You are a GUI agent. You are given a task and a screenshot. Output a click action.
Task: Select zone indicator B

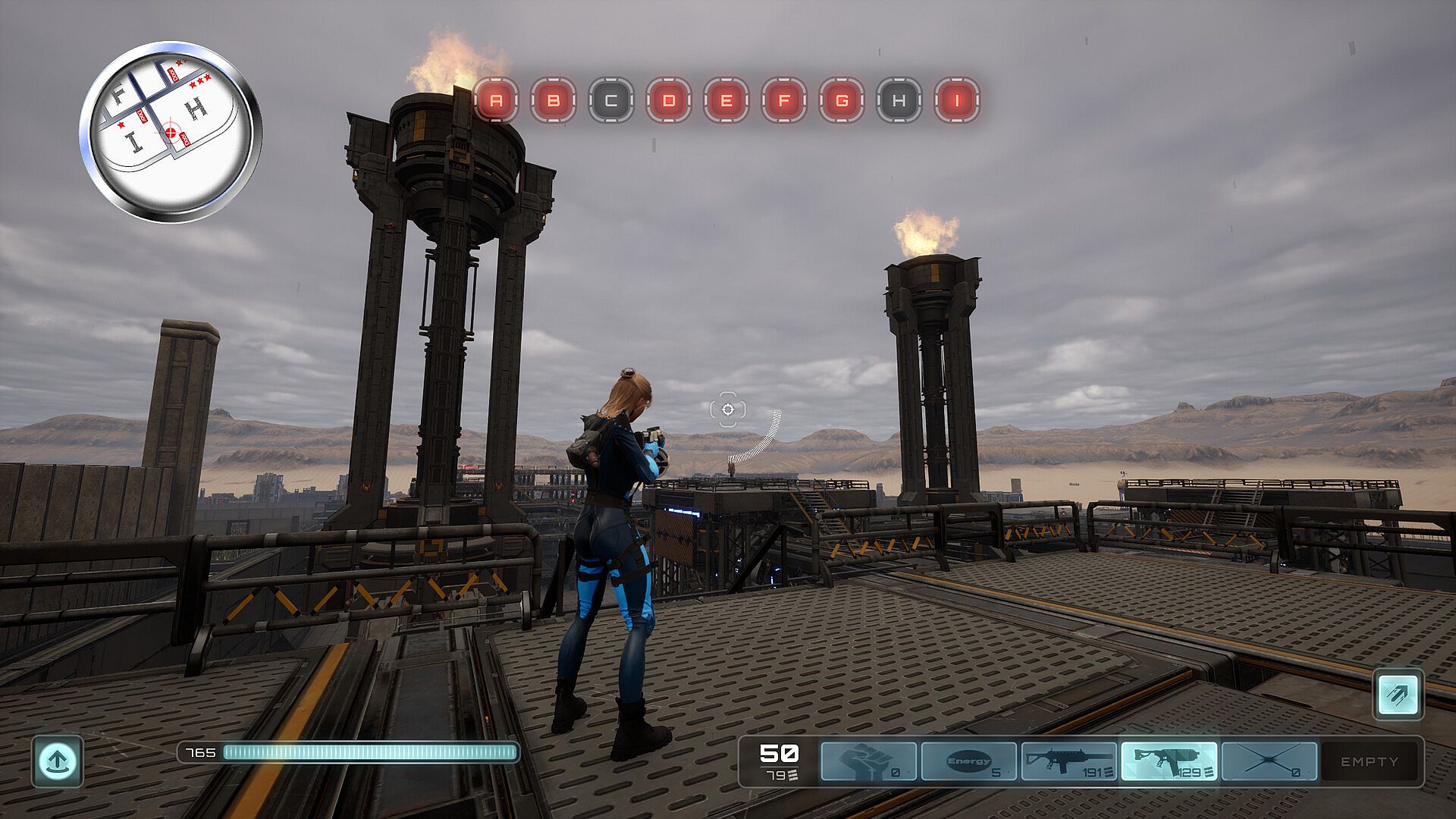554,100
